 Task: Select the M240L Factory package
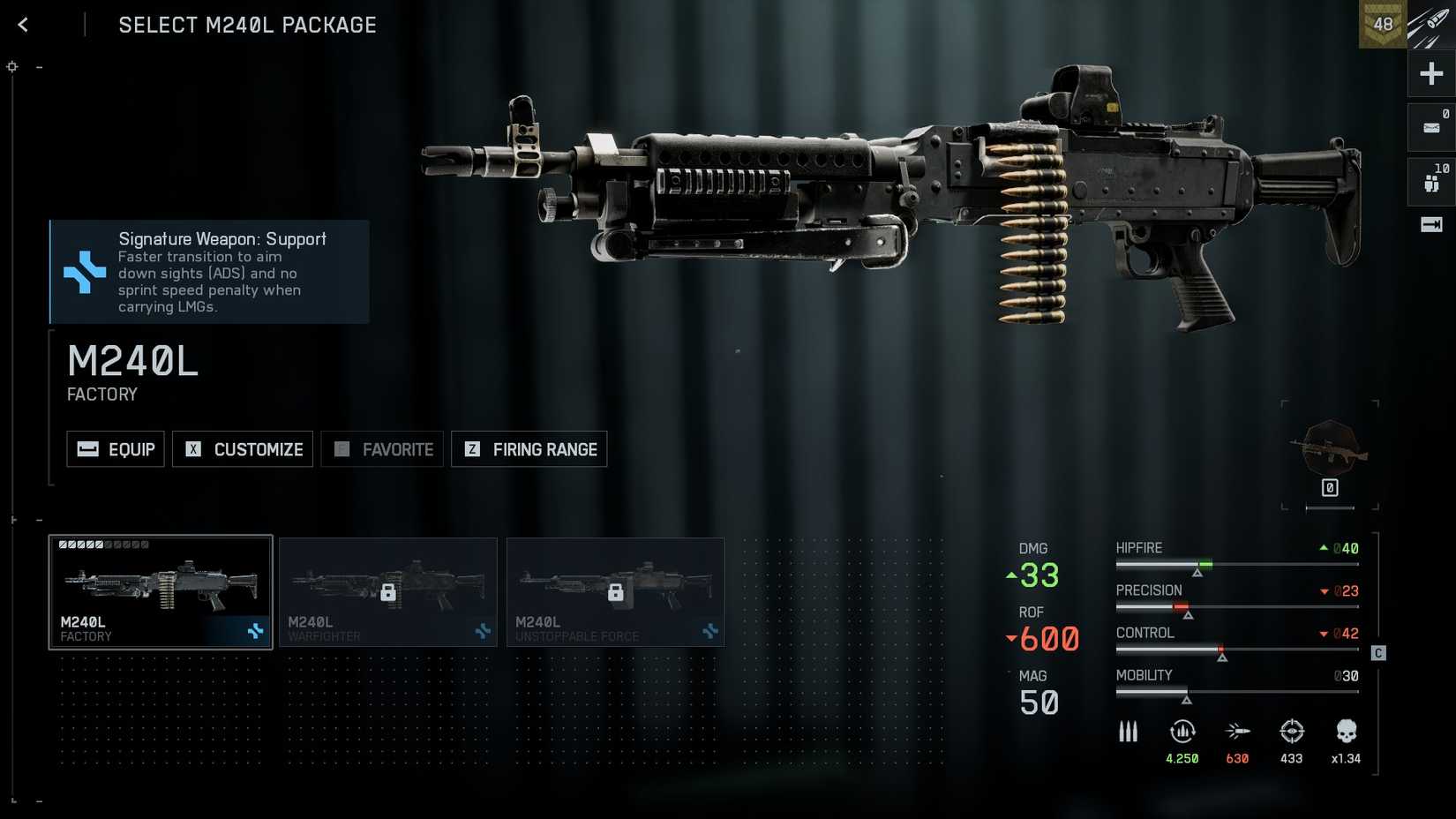(161, 592)
